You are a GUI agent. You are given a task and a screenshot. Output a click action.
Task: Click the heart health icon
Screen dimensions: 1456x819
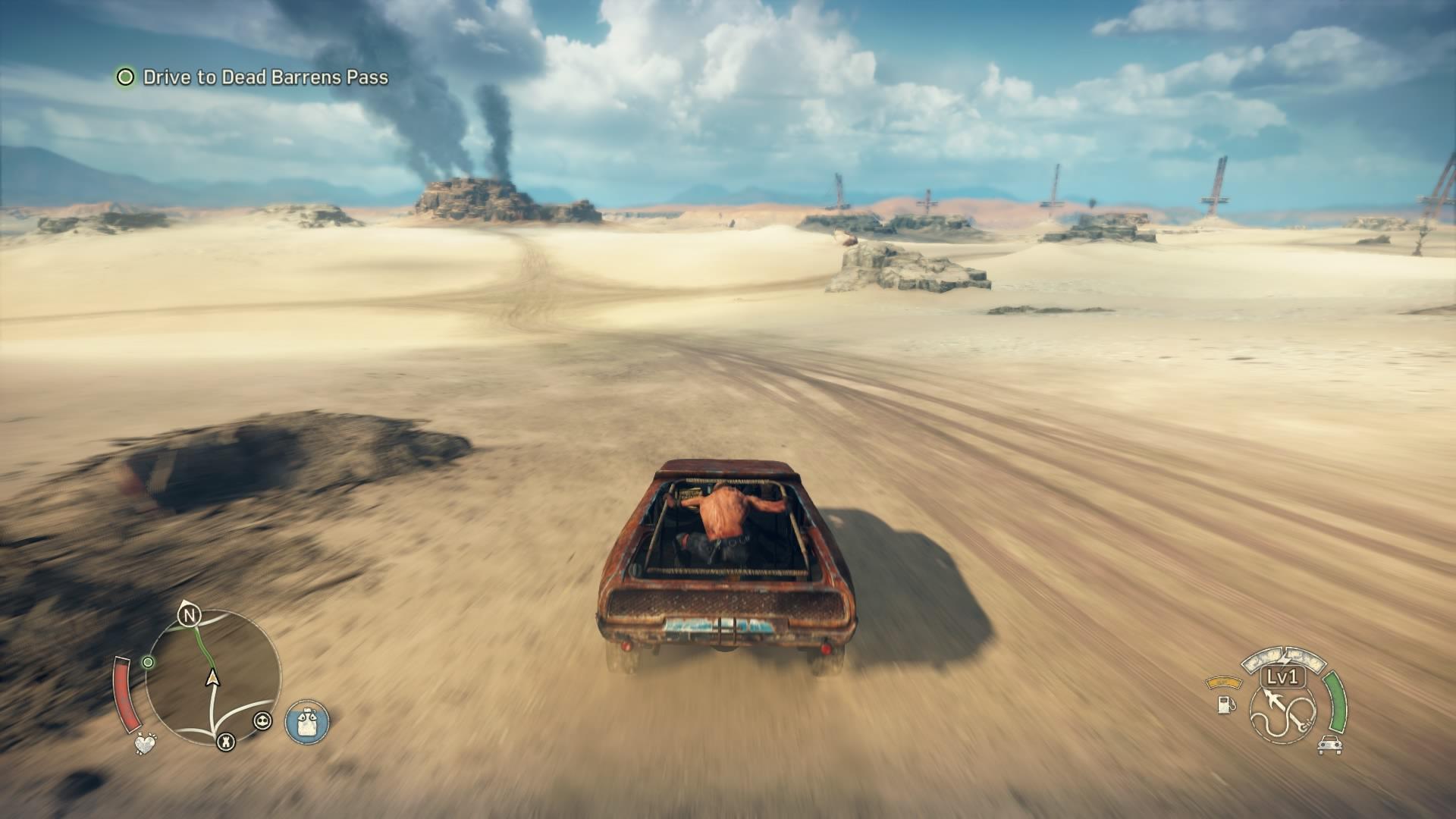click(145, 743)
